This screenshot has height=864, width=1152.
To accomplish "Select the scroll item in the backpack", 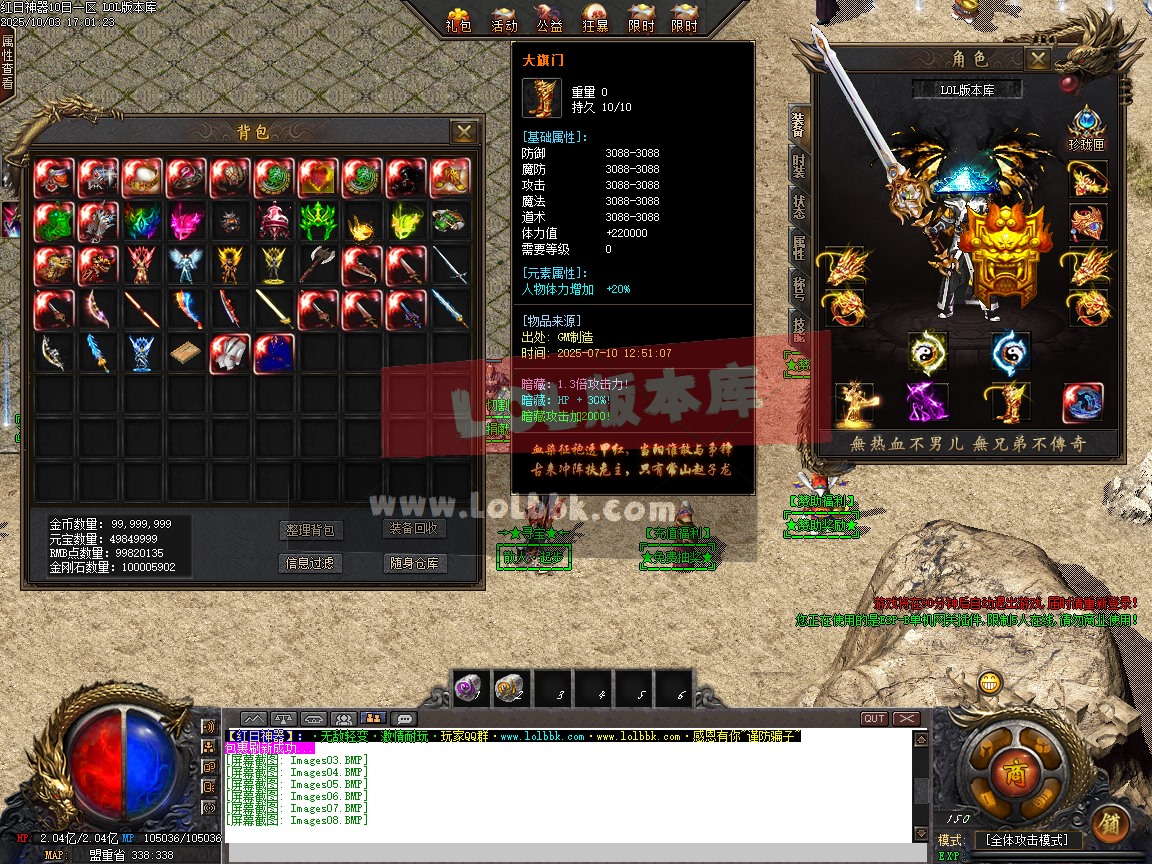I will click(186, 354).
